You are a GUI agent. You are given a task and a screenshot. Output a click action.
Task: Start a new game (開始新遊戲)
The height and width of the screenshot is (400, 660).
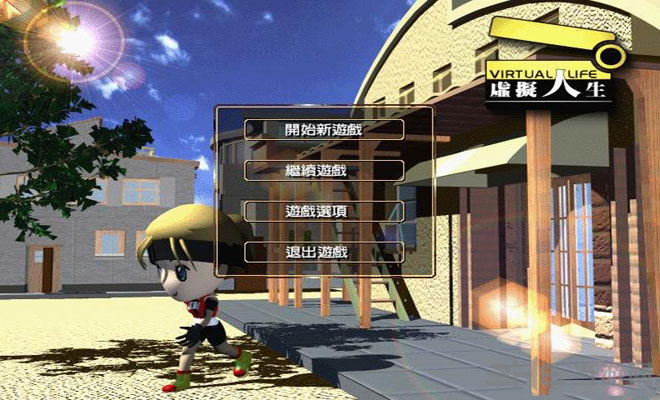[324, 130]
